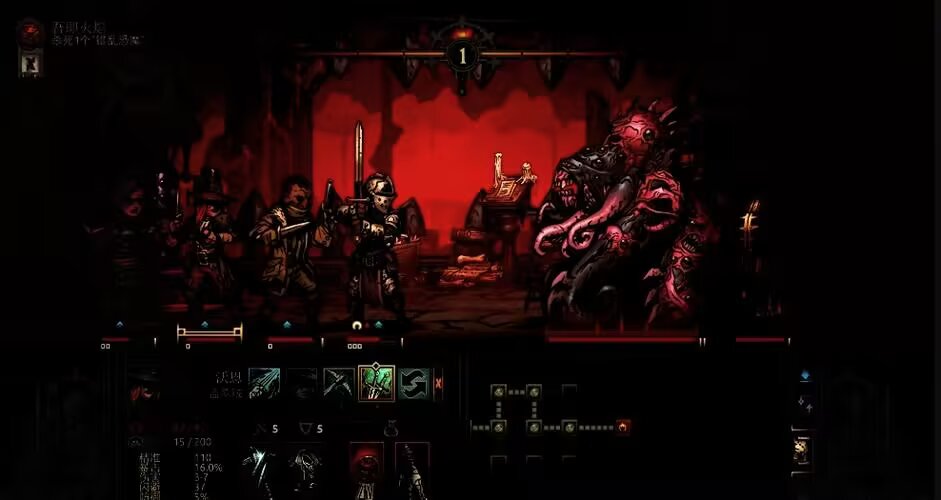The width and height of the screenshot is (941, 500).
Task: Choose the crossed-weapons combat skill
Action: 339,383
